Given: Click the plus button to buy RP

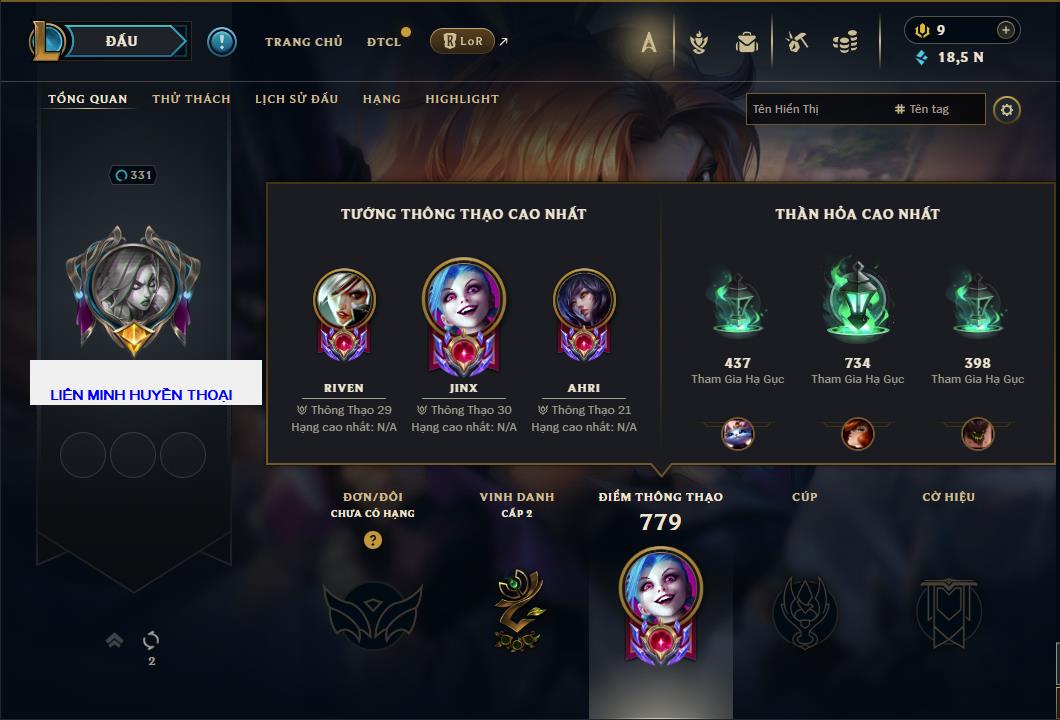Looking at the screenshot, I should 1005,31.
